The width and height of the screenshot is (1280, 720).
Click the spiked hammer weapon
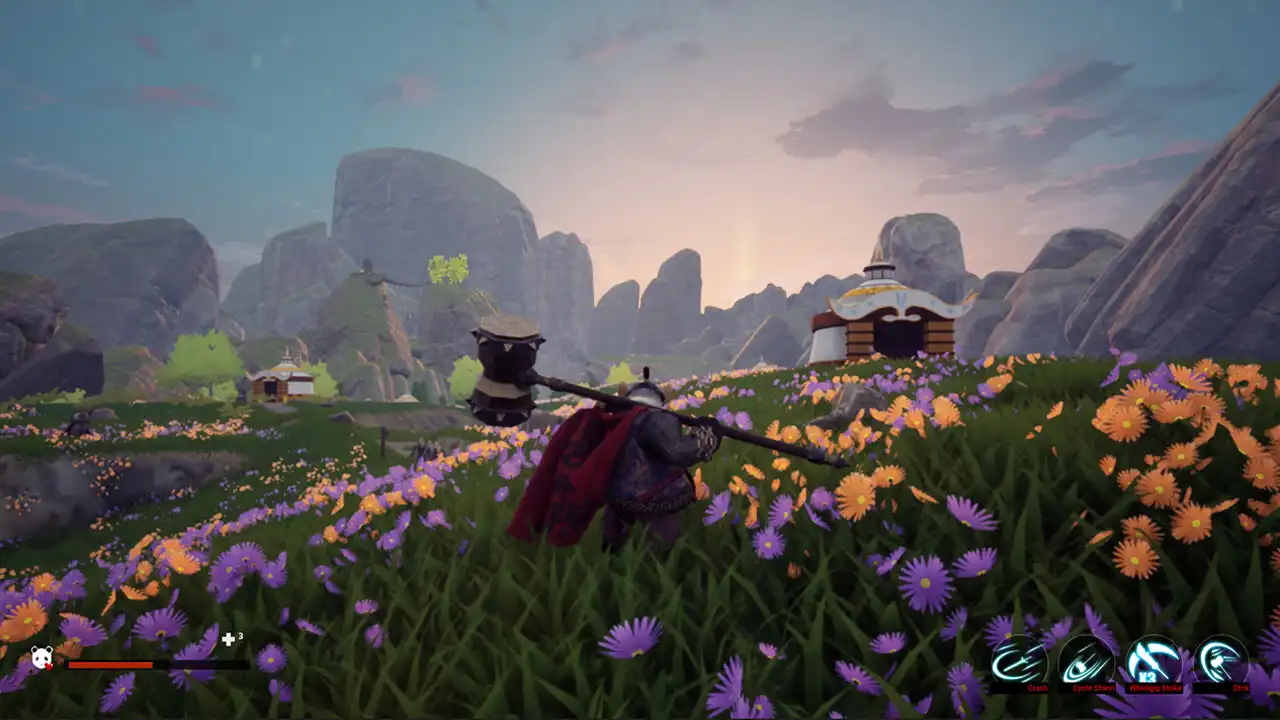pyautogui.click(x=505, y=370)
